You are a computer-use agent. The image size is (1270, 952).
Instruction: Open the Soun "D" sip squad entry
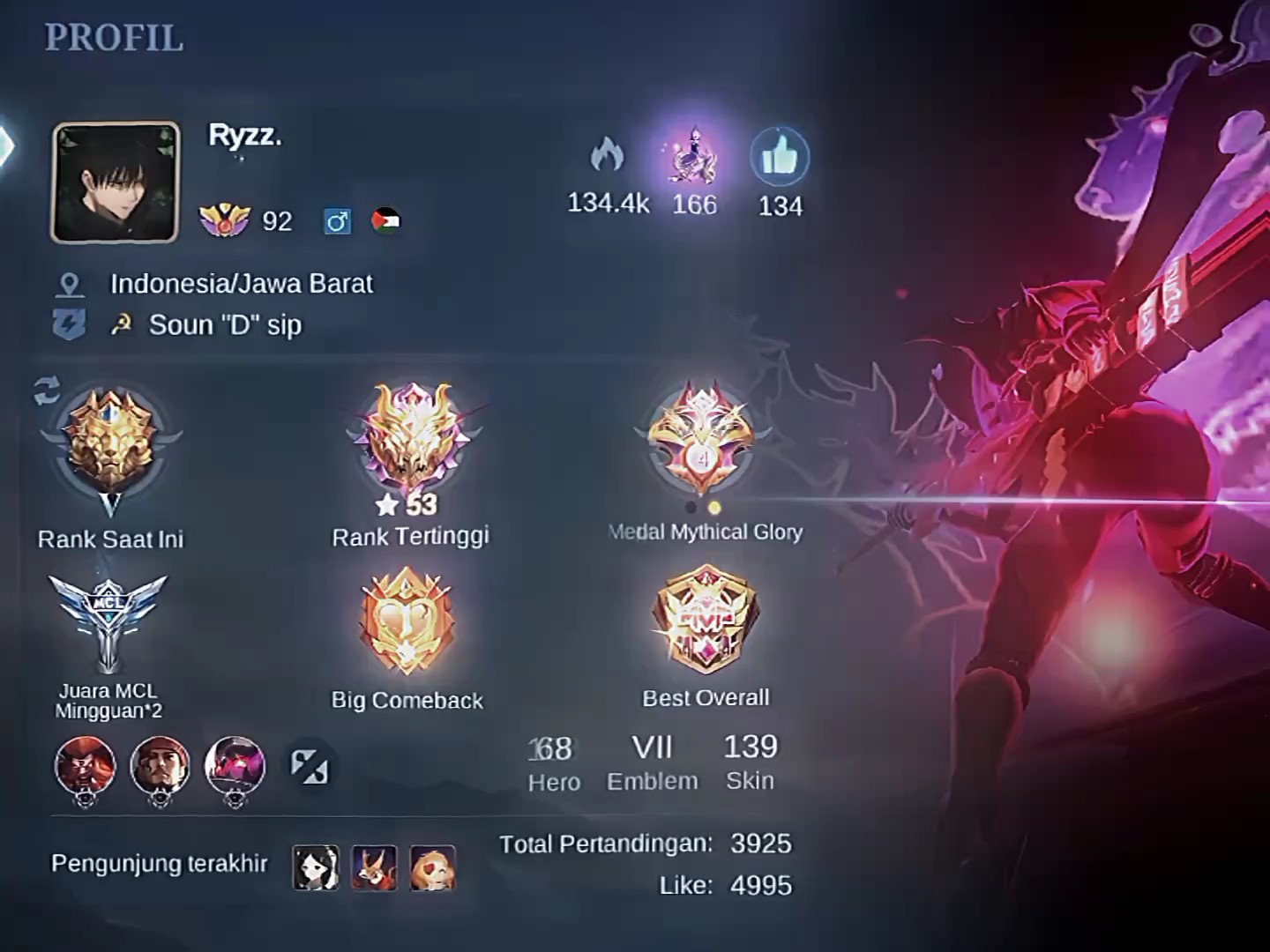click(x=225, y=325)
